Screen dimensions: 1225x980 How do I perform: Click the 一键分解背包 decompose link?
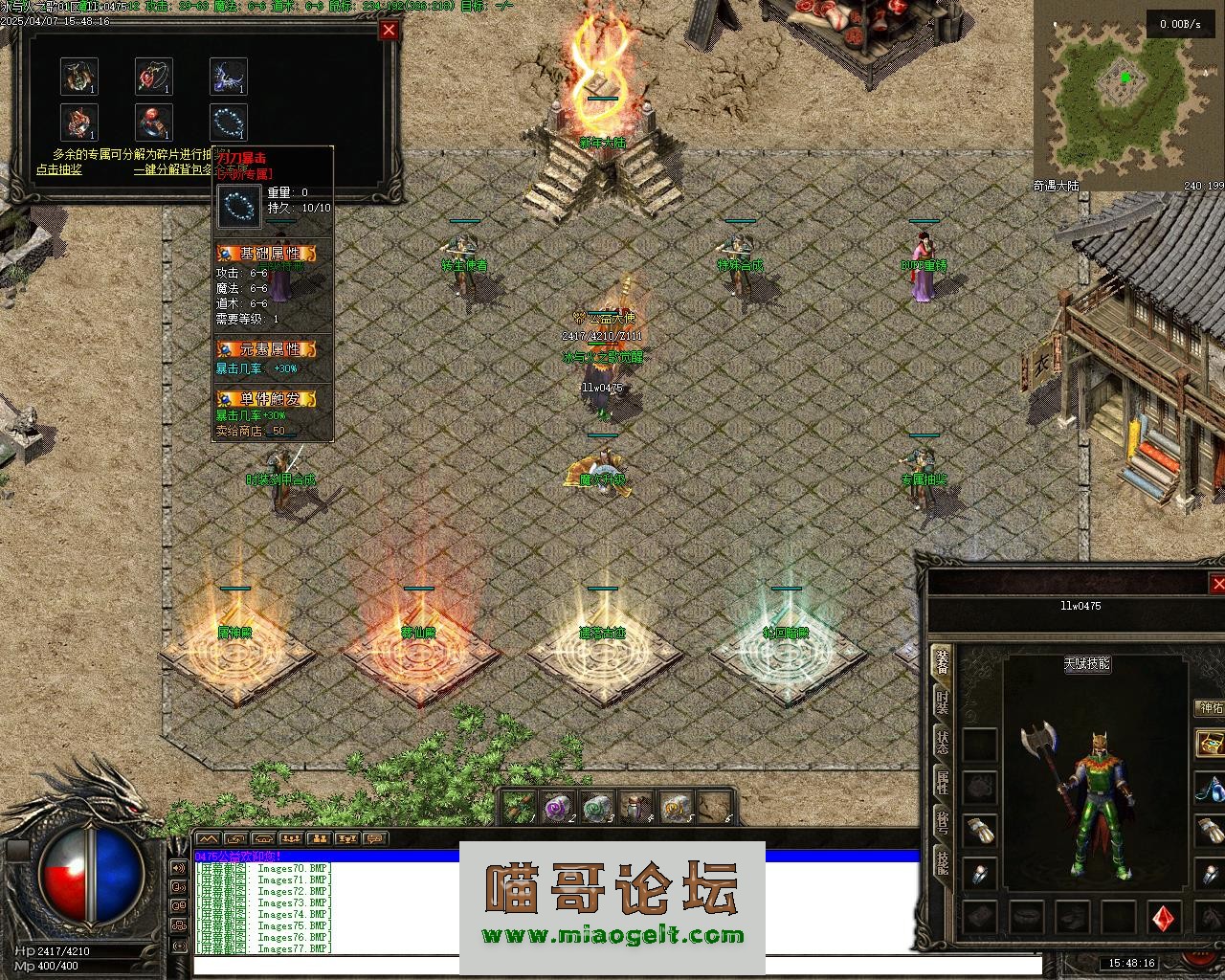tap(172, 169)
